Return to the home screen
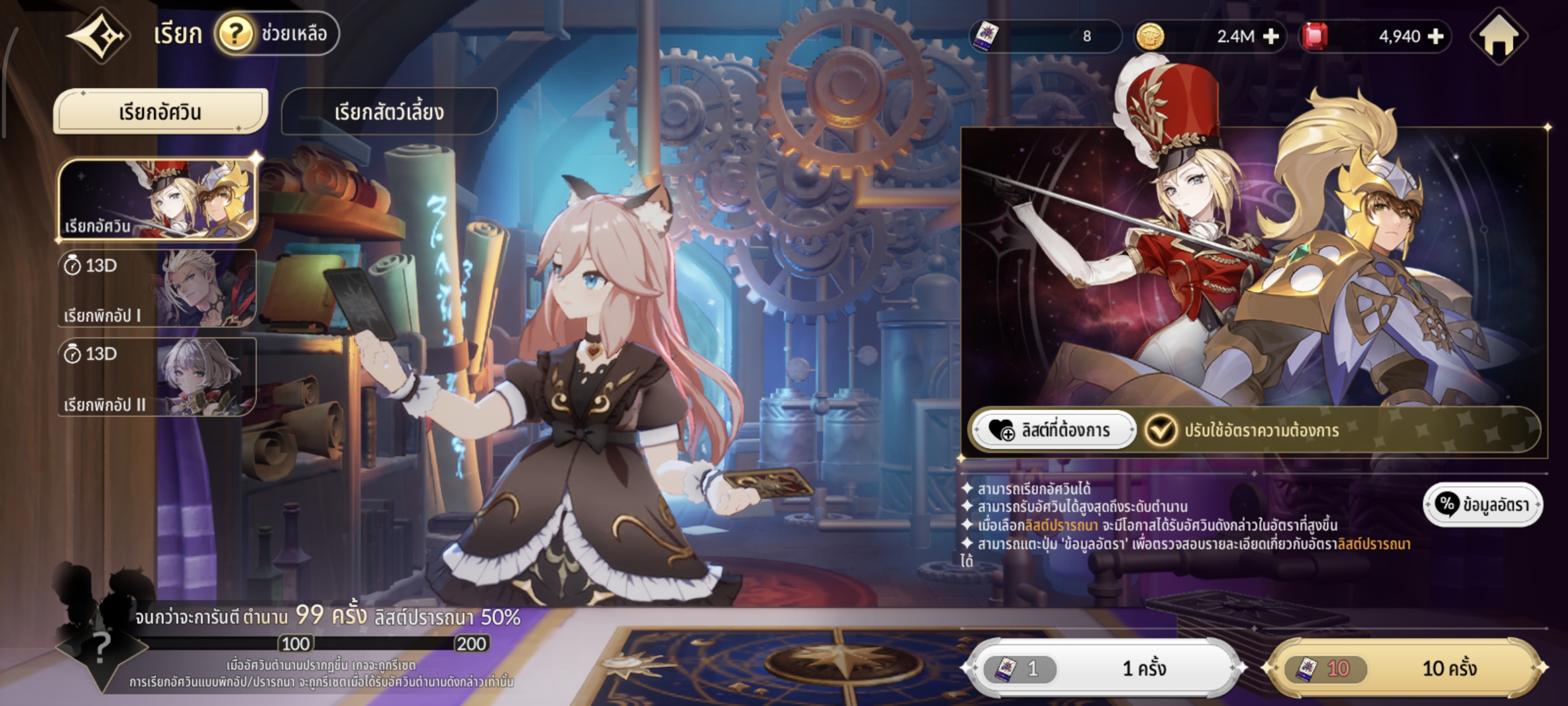1568x706 pixels. [x=1498, y=37]
